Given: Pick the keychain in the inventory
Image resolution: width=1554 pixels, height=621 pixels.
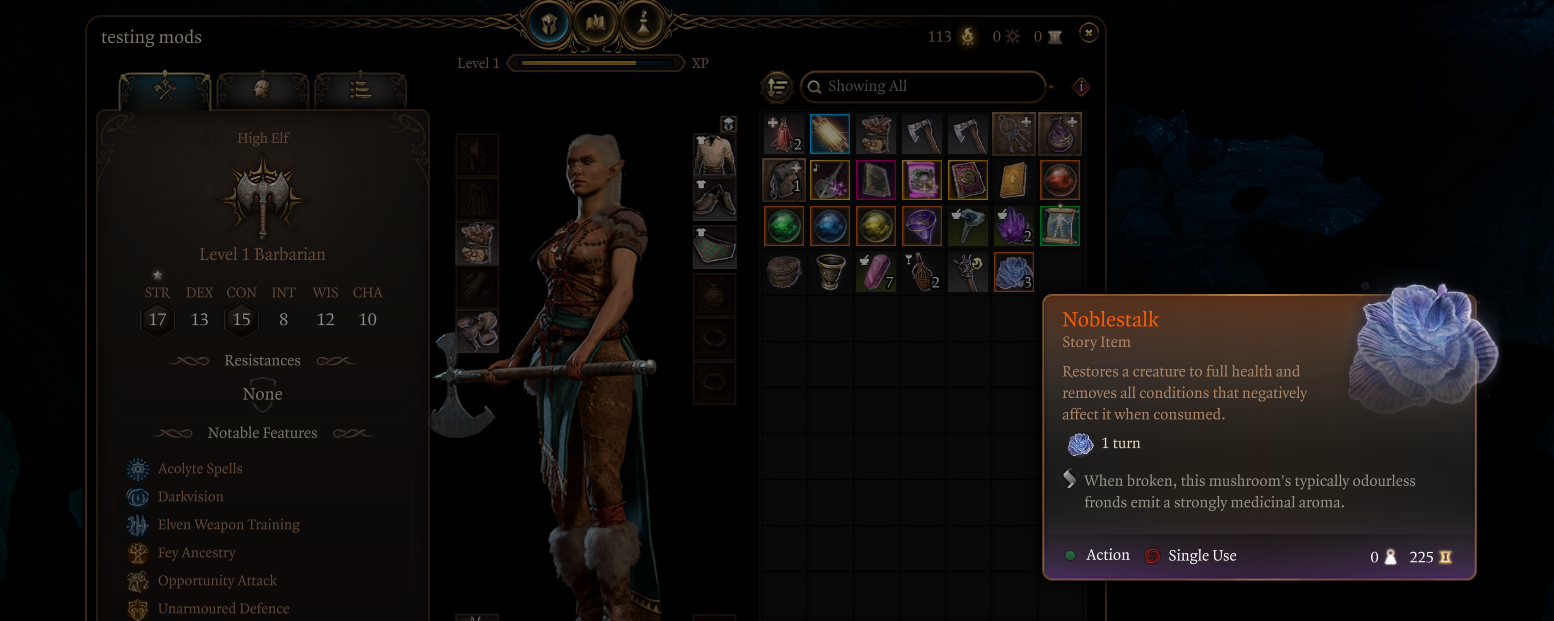Looking at the screenshot, I should (x=1013, y=134).
